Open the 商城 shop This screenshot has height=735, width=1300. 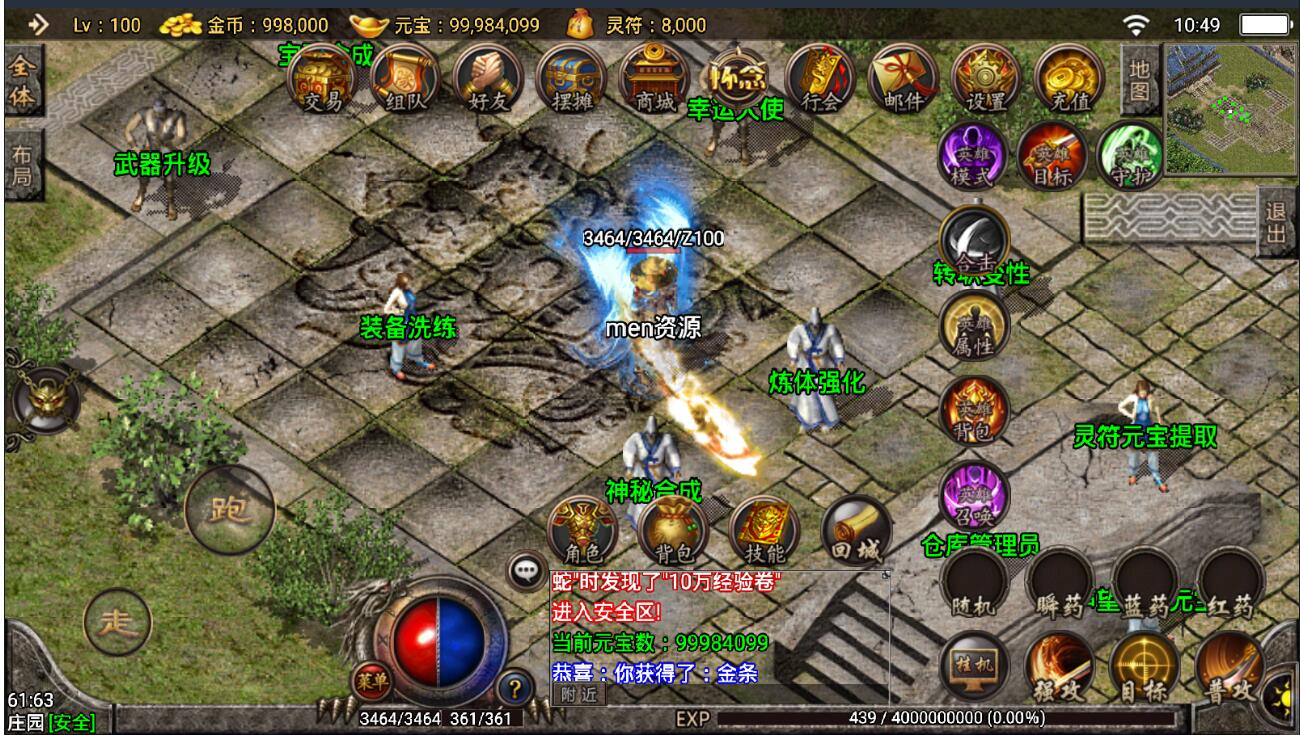[654, 79]
